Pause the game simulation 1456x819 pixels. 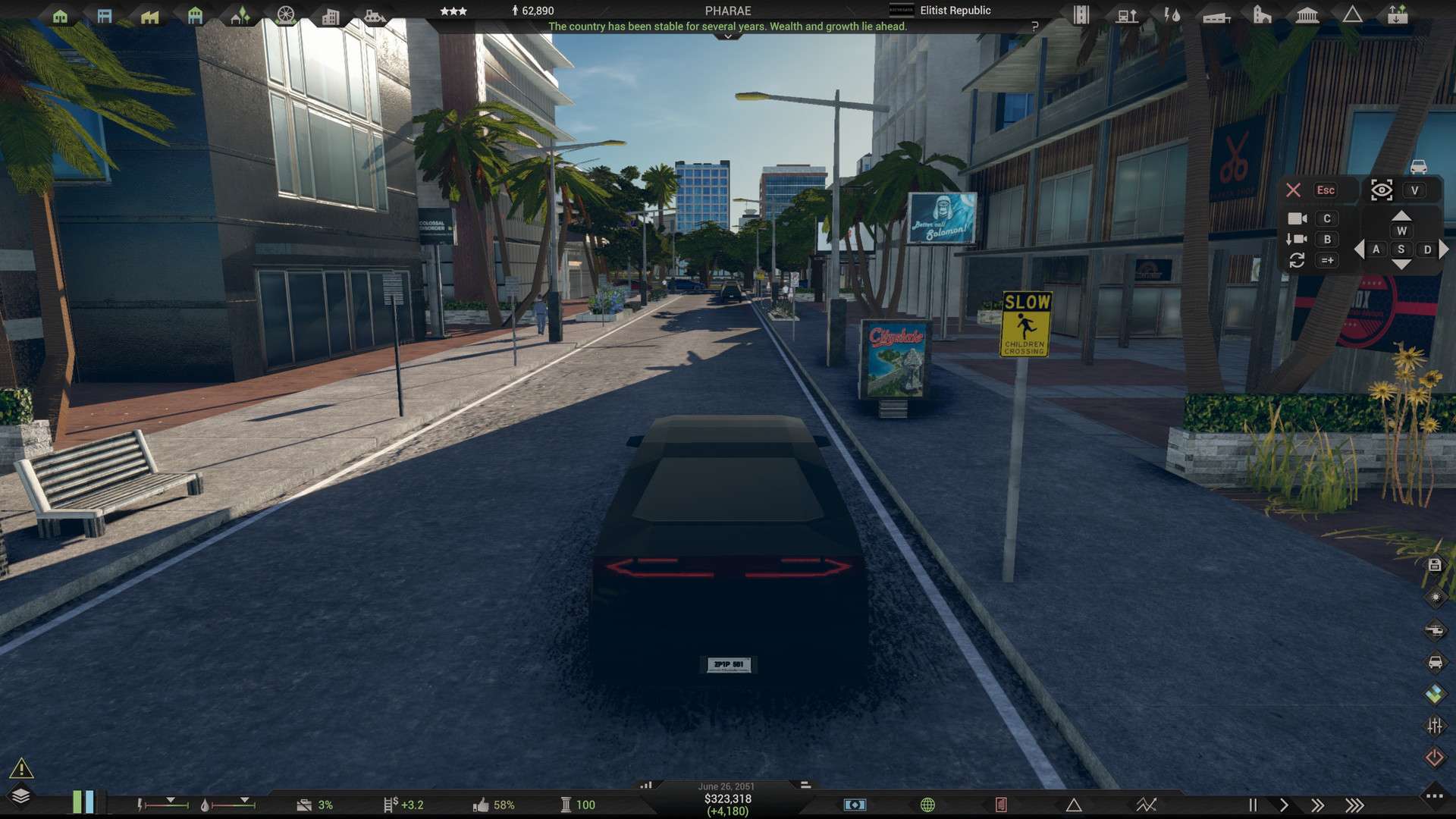1253,805
